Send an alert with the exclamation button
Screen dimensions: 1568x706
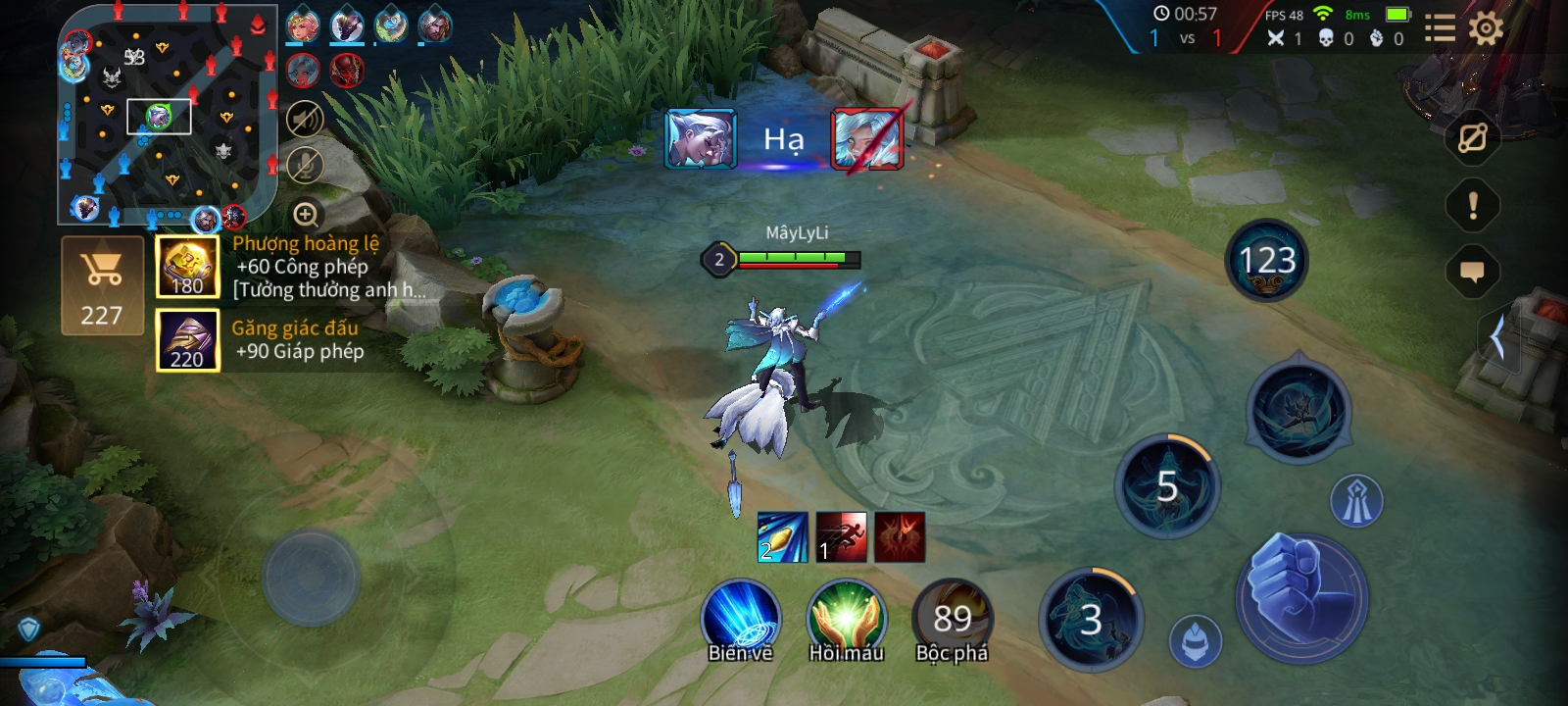(1472, 205)
